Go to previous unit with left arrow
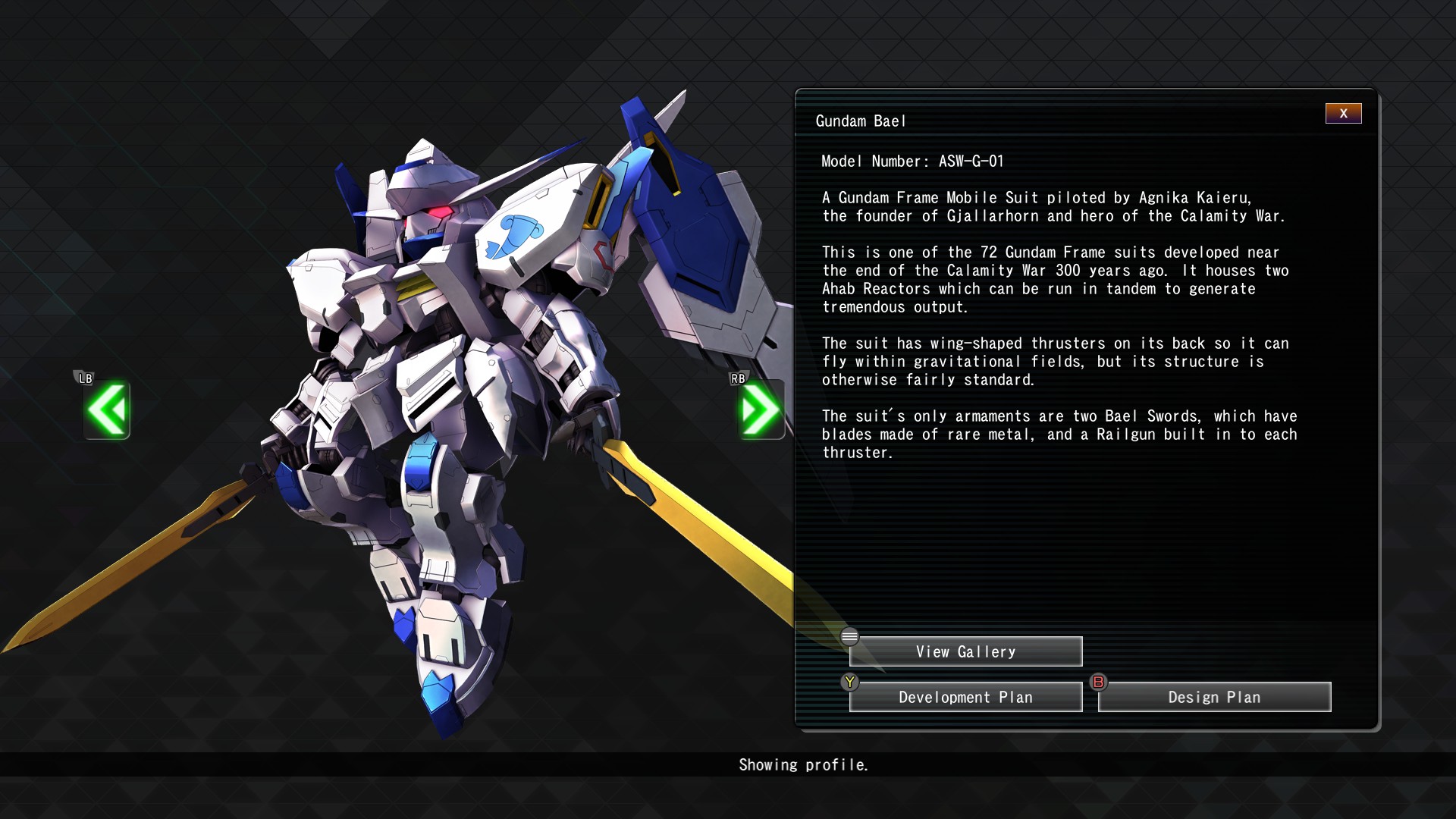Image resolution: width=1456 pixels, height=819 pixels. coord(107,410)
